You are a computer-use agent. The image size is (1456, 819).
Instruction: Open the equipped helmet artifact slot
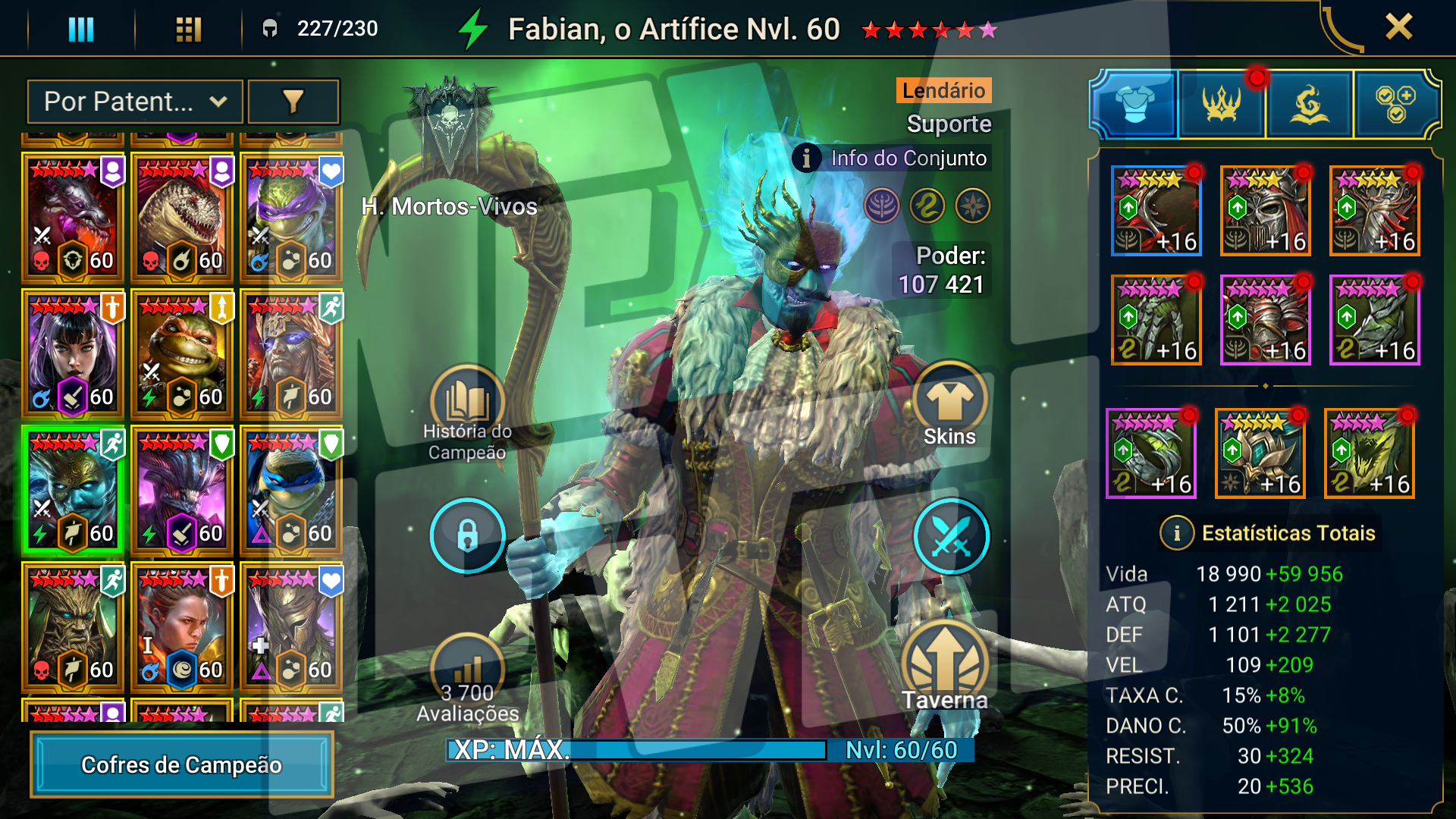tap(1266, 211)
